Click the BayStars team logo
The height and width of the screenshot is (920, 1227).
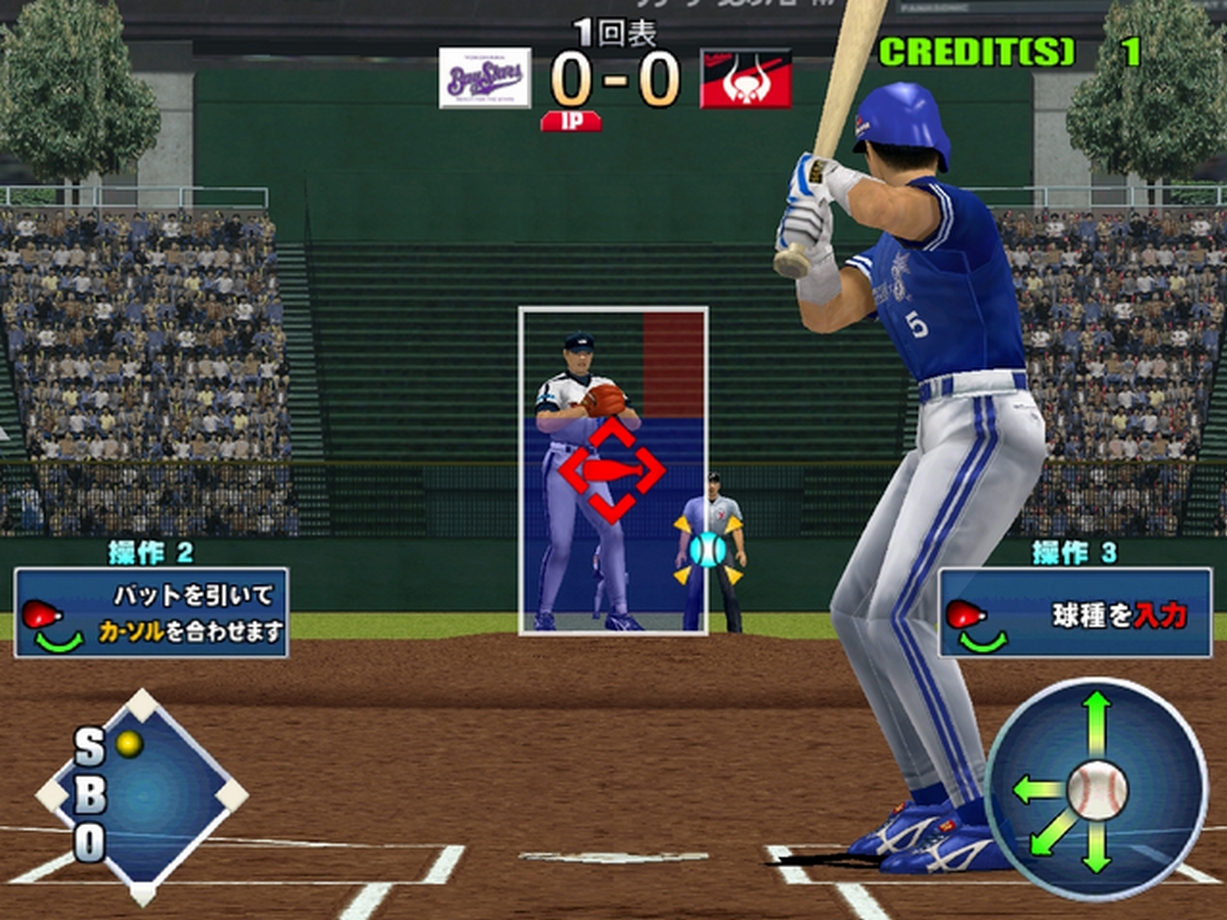tap(485, 78)
